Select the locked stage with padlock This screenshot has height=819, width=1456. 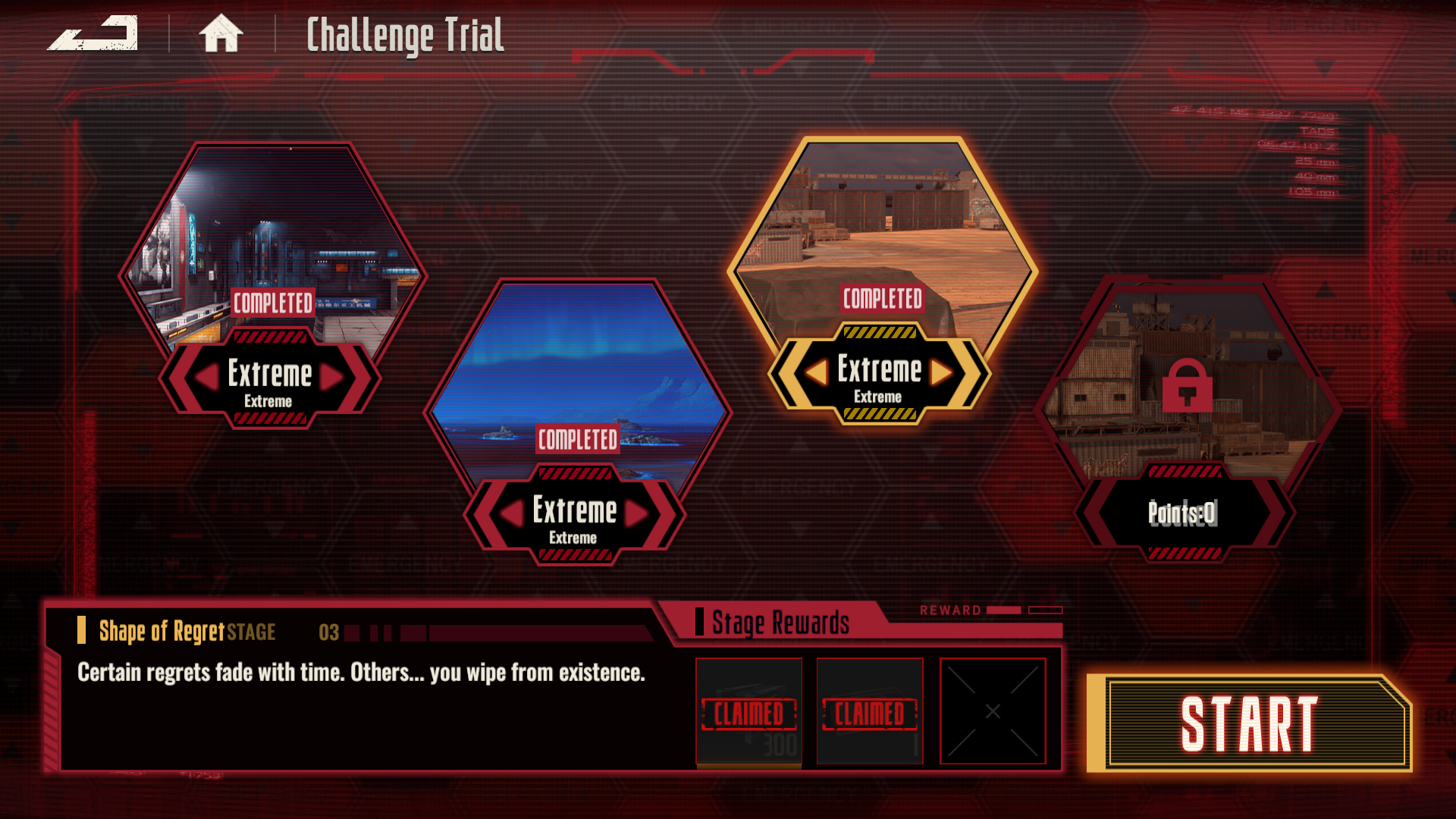point(1187,385)
